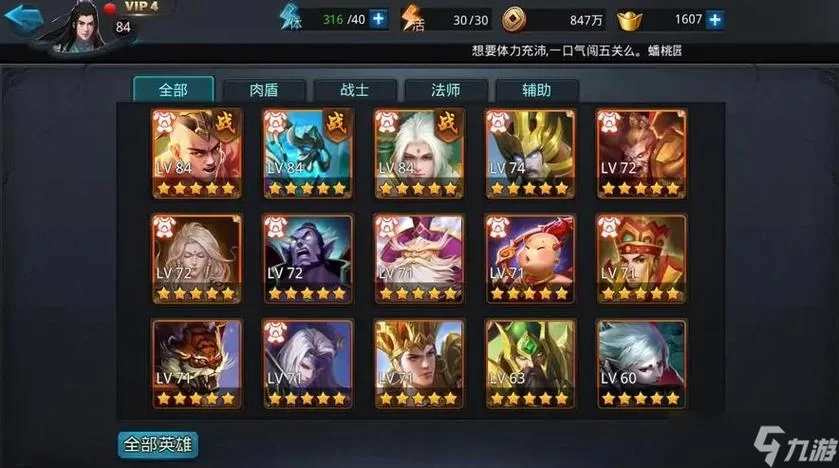Viewport: 839px width, 468px height.
Task: Switch to the 战士 tab
Action: [355, 89]
